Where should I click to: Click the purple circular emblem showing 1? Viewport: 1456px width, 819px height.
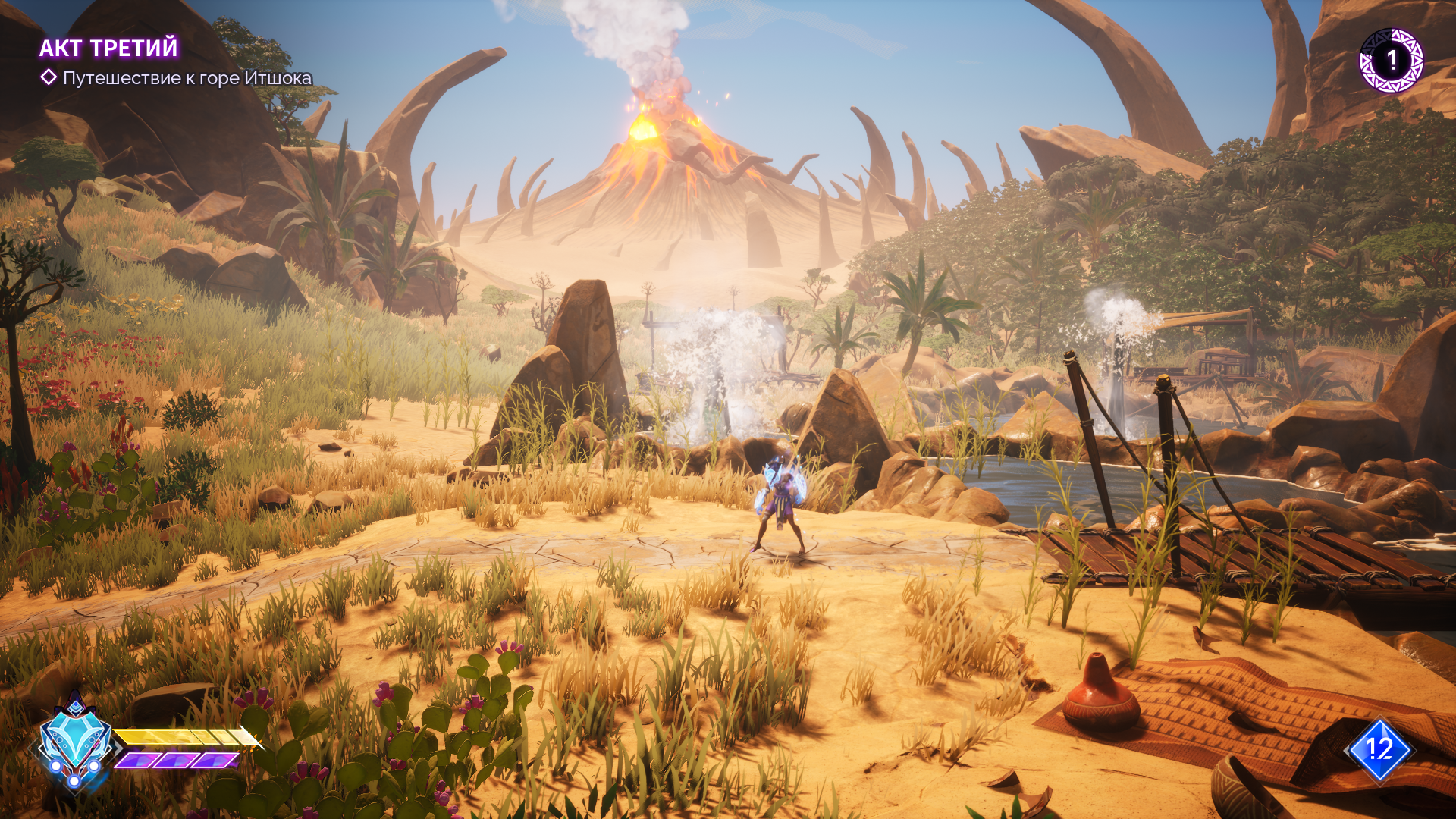click(x=1391, y=61)
